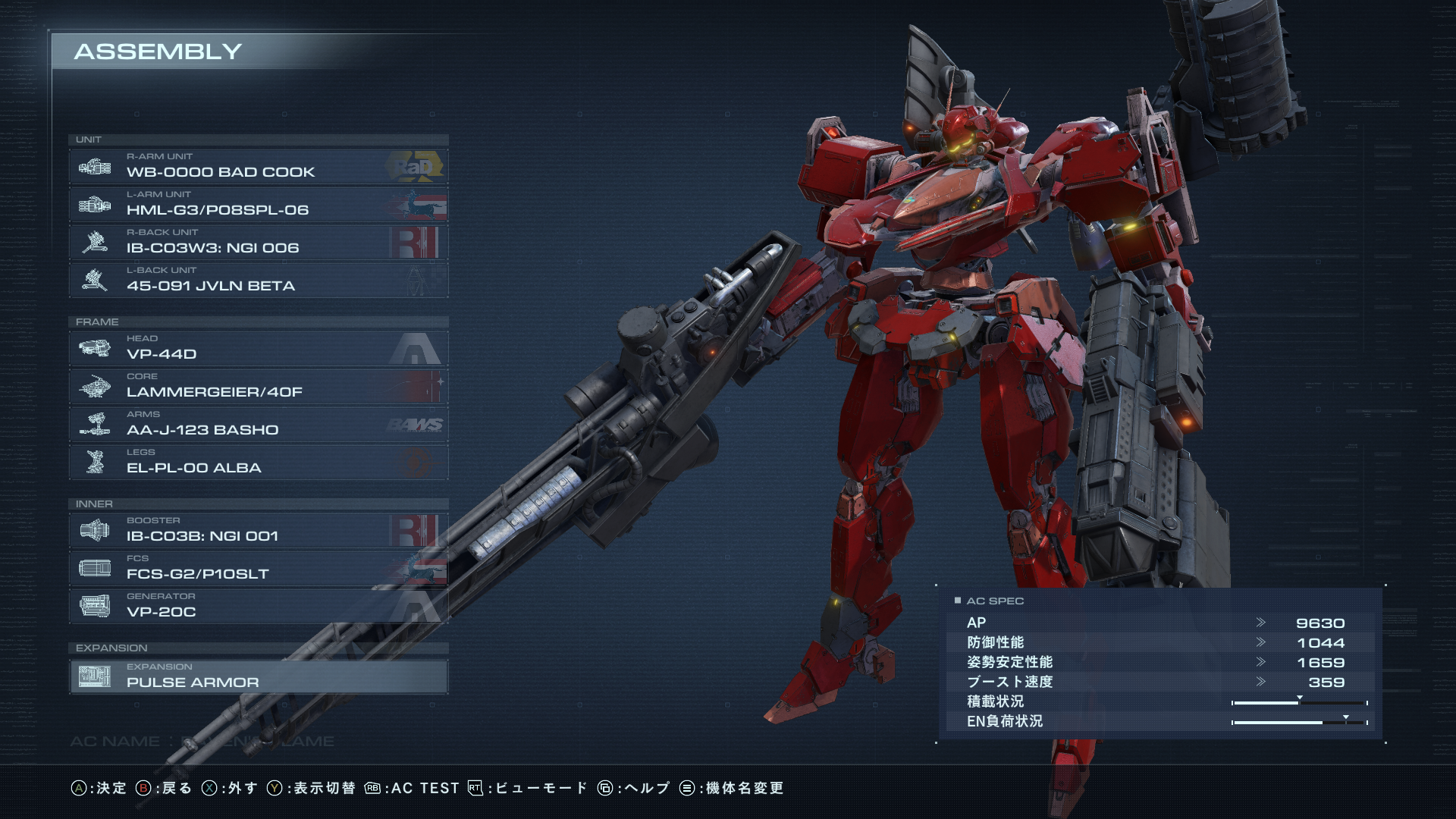Change the VP-44D head part
Viewport: 1456px width, 819px height.
(x=258, y=348)
